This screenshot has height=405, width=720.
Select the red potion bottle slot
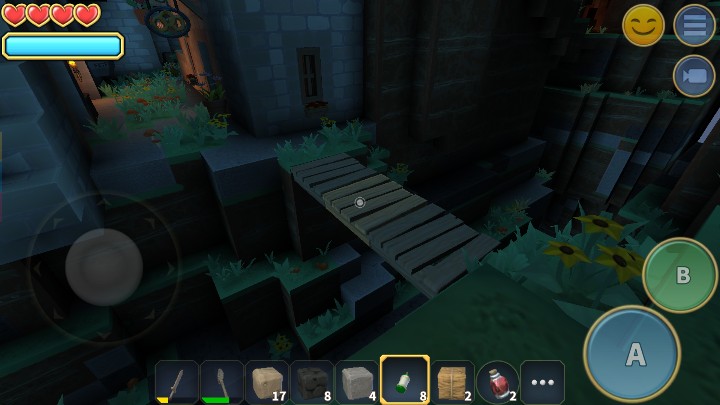coord(497,382)
